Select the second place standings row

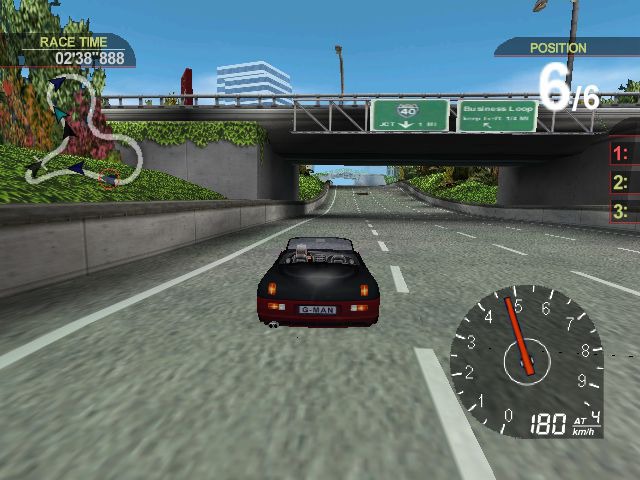pyautogui.click(x=624, y=182)
